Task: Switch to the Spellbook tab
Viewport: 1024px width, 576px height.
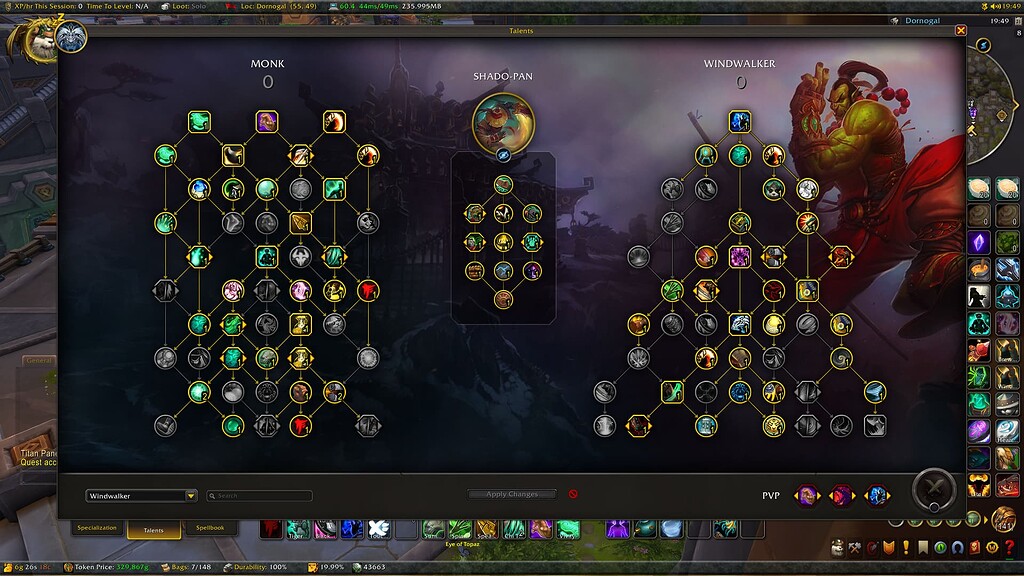Action: (210, 528)
